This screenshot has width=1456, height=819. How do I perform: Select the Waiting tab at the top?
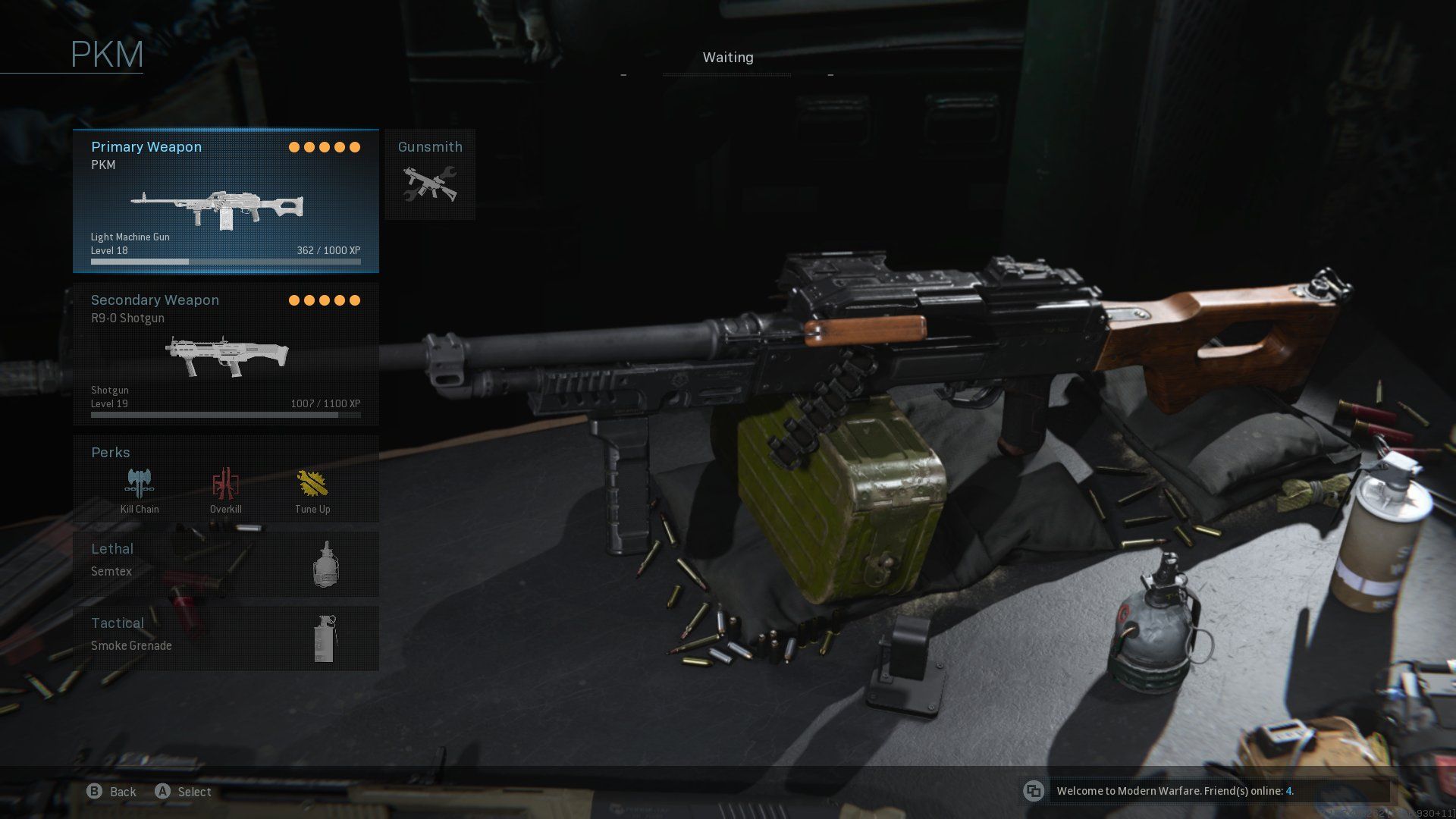tap(726, 57)
